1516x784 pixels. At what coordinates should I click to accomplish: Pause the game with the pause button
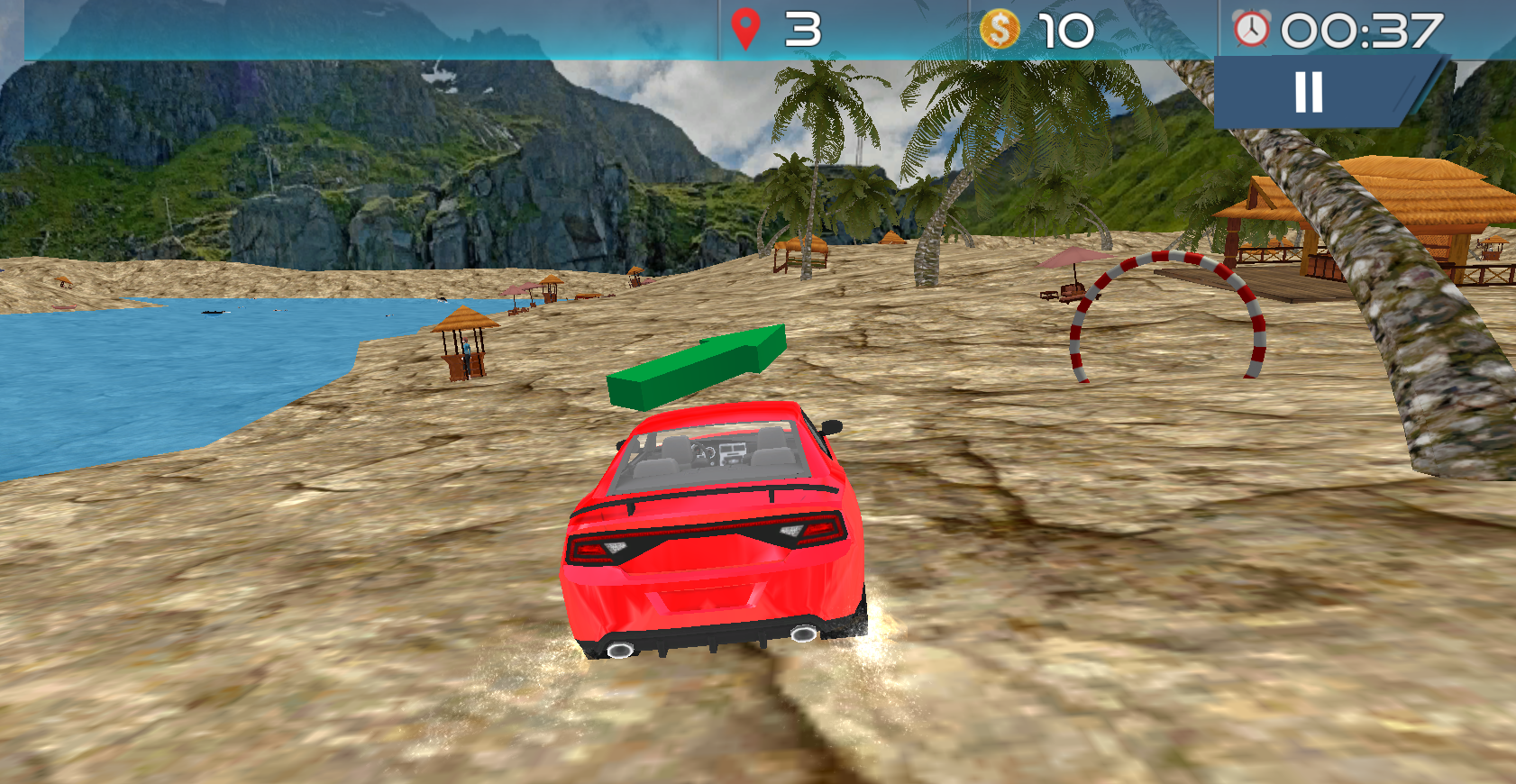pos(1310,92)
